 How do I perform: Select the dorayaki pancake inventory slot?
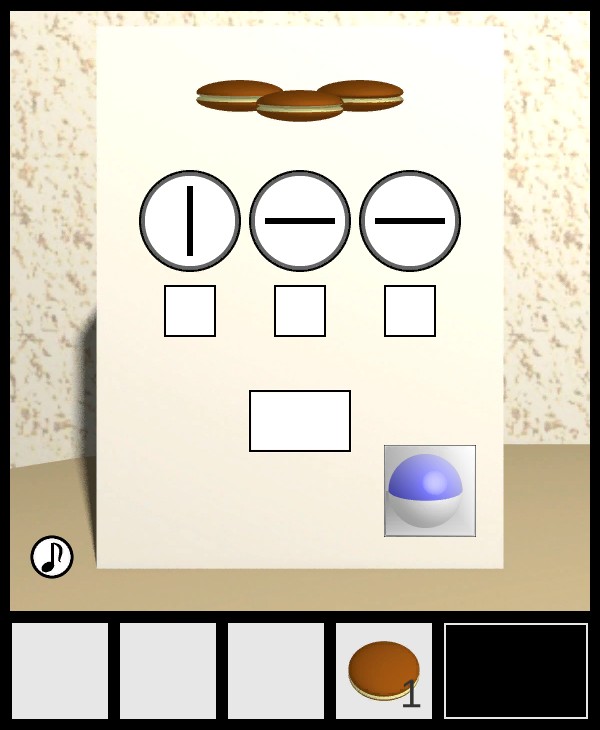384,670
